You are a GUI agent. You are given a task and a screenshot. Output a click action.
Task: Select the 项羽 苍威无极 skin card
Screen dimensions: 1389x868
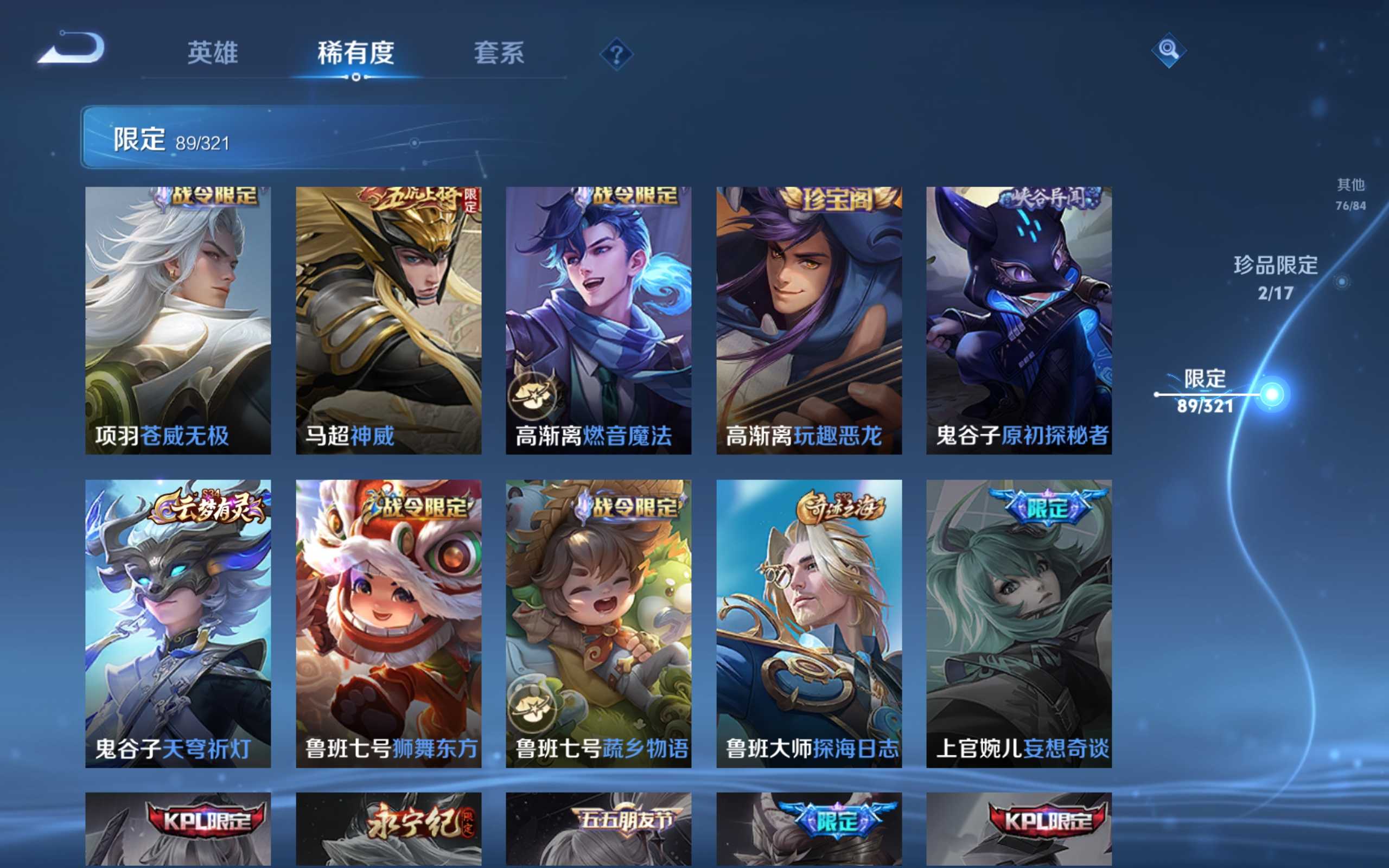tap(178, 320)
